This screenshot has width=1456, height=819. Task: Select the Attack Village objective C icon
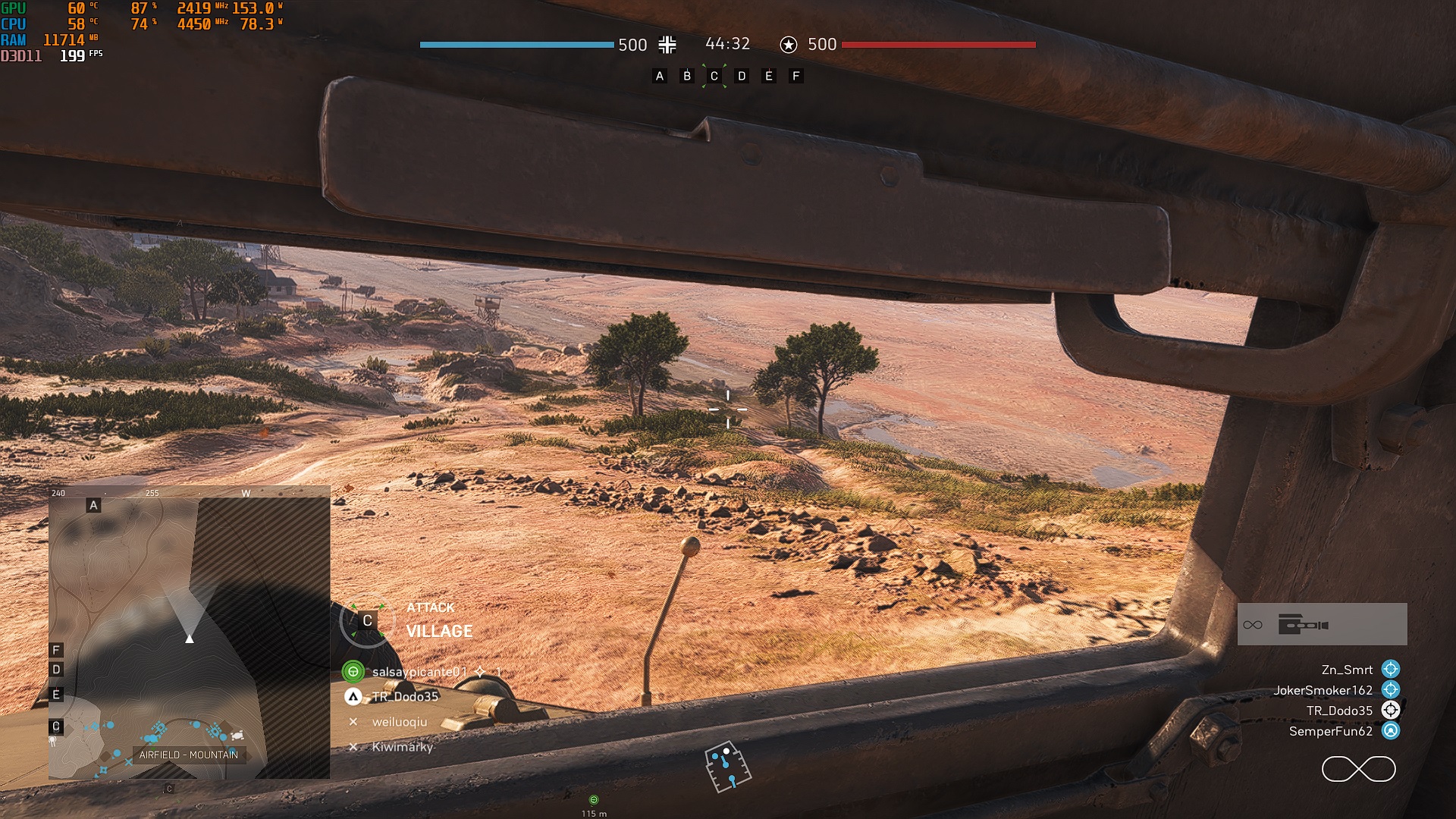367,621
